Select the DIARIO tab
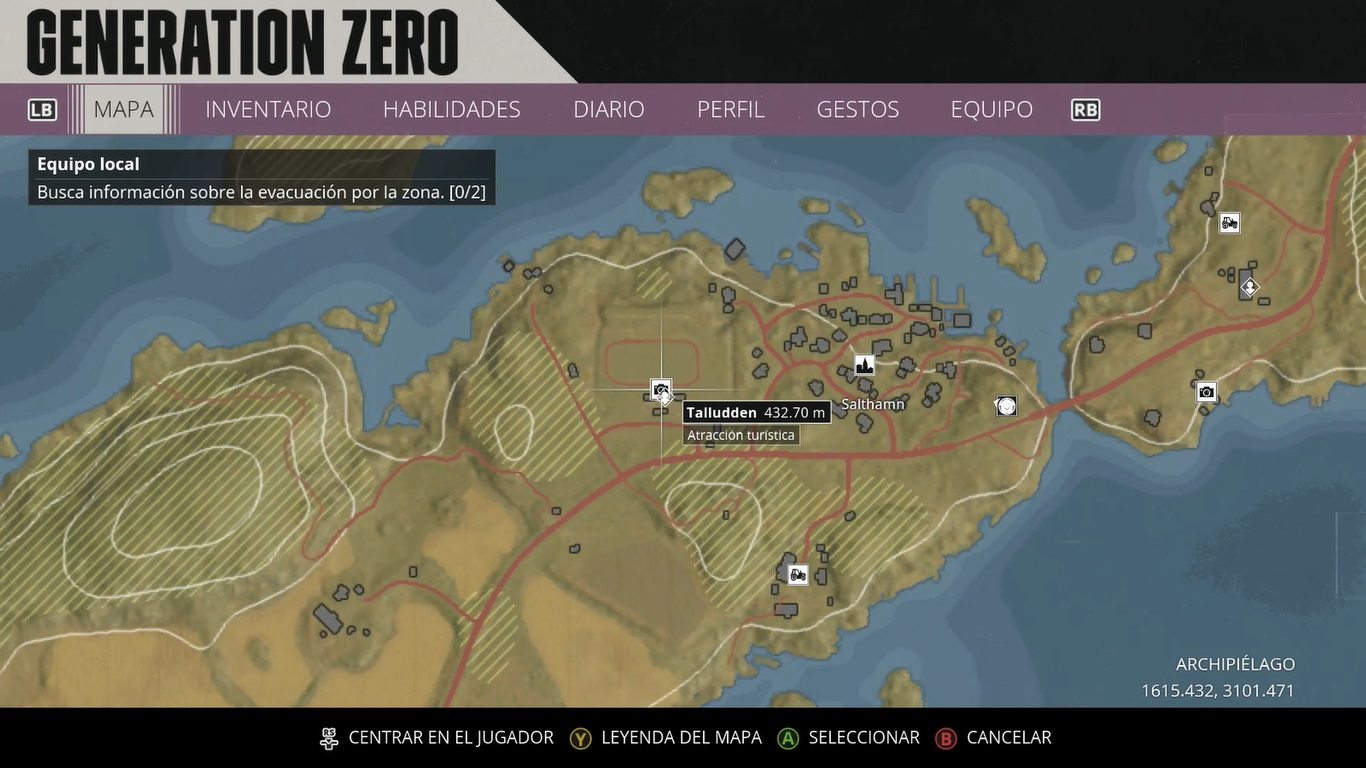This screenshot has height=768, width=1366. pos(608,109)
